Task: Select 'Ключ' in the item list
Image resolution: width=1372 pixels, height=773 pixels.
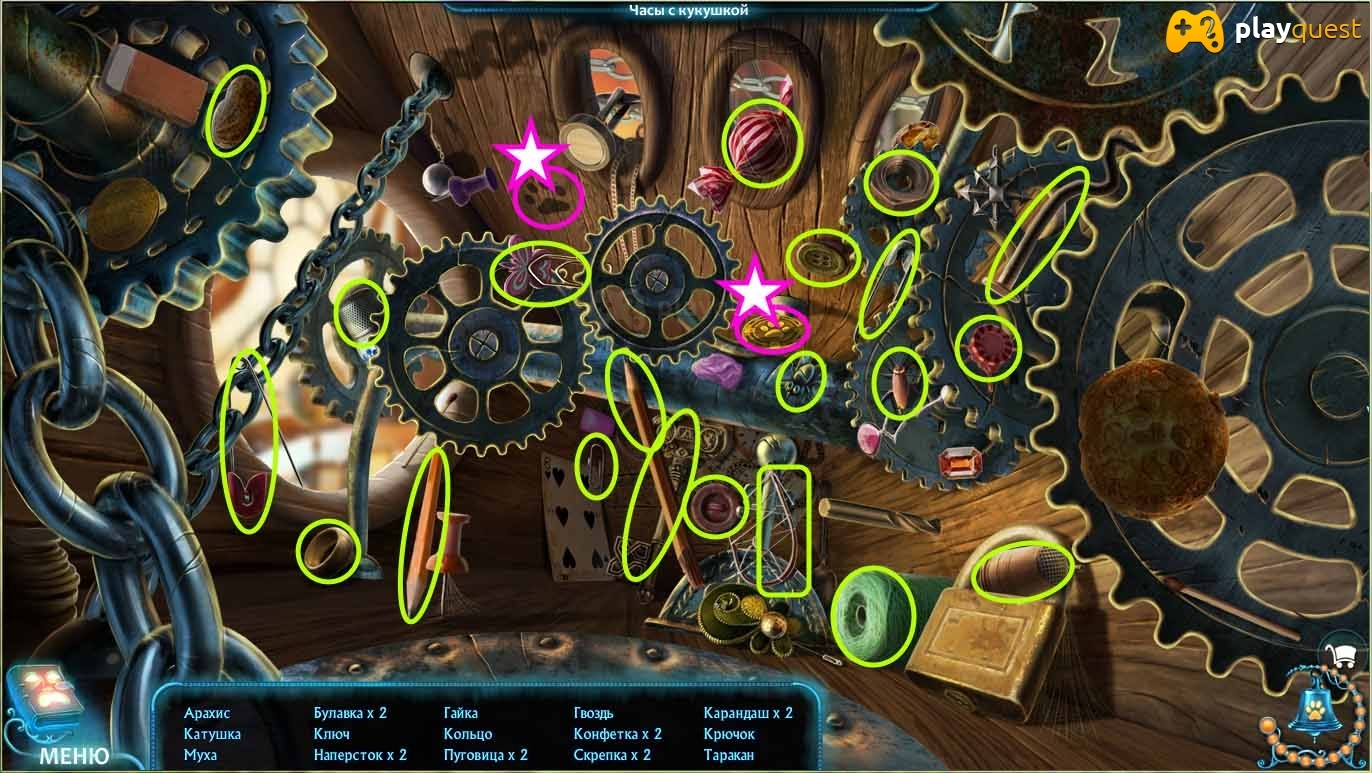Action: (x=332, y=734)
